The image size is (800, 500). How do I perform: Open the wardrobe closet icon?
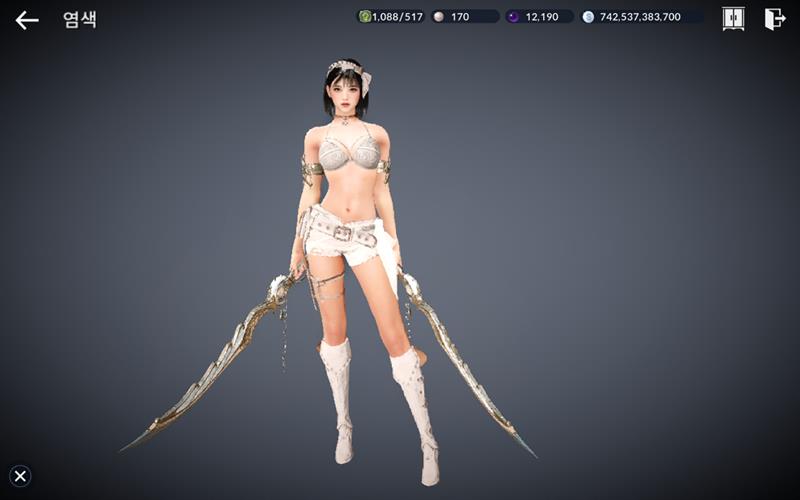coord(733,18)
